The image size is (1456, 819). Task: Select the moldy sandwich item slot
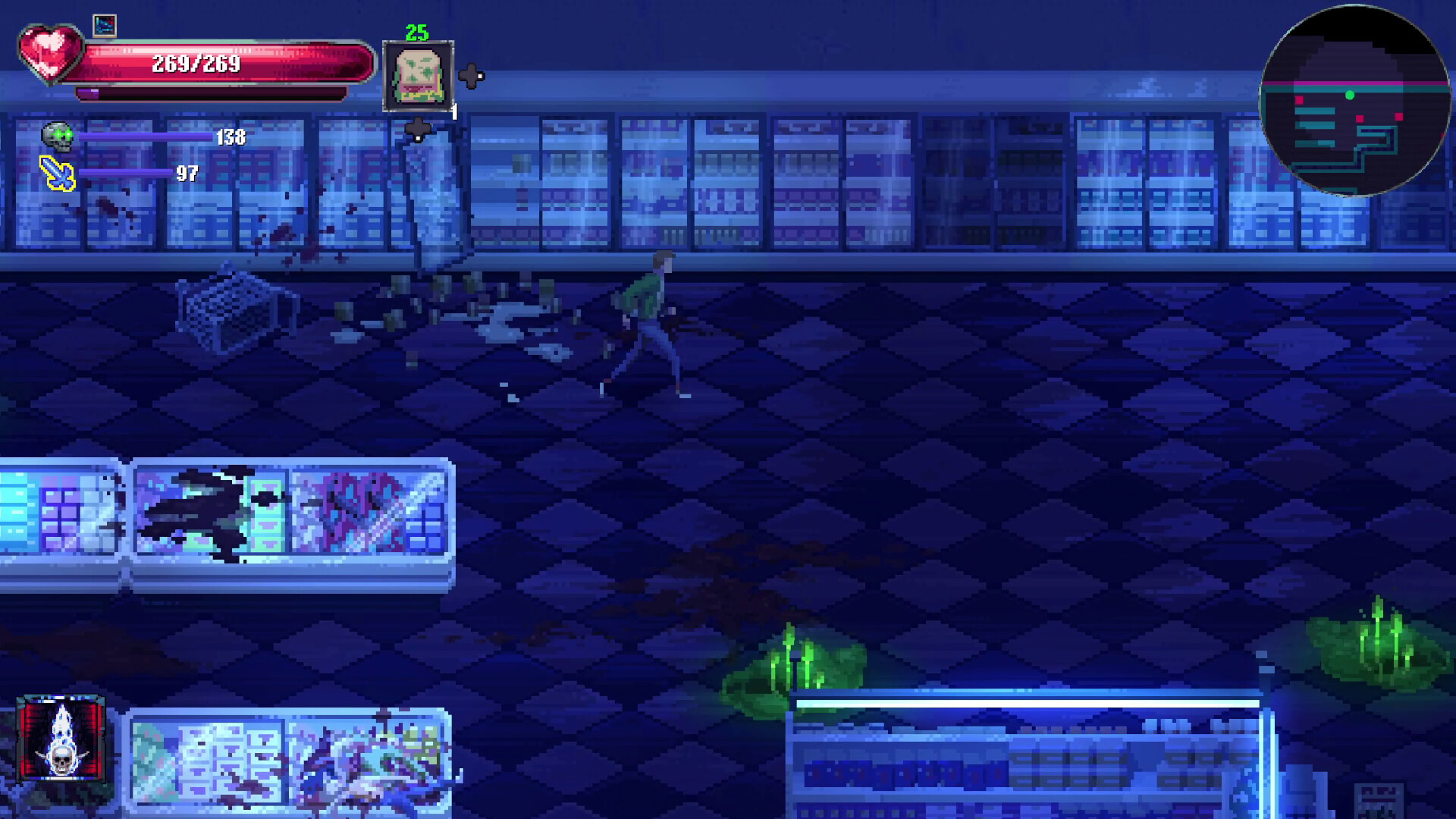(x=419, y=74)
